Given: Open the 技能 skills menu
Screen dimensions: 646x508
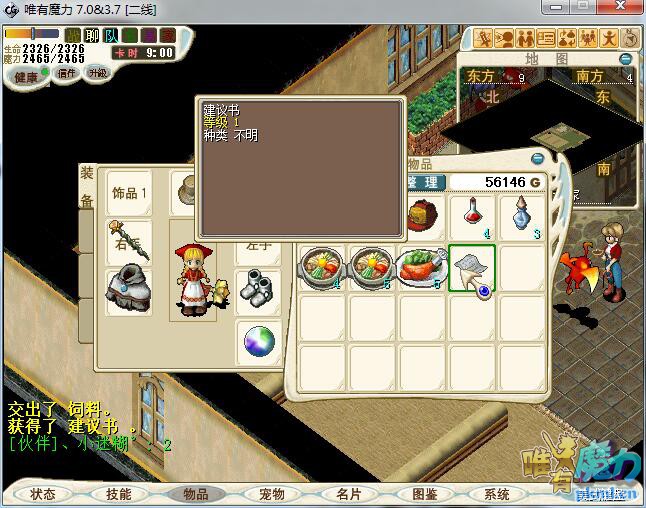Looking at the screenshot, I should coord(118,494).
